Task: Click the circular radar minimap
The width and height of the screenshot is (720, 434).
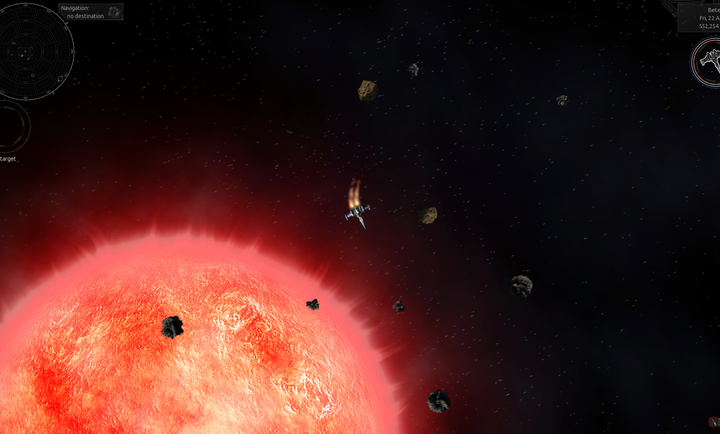Action: [37, 49]
